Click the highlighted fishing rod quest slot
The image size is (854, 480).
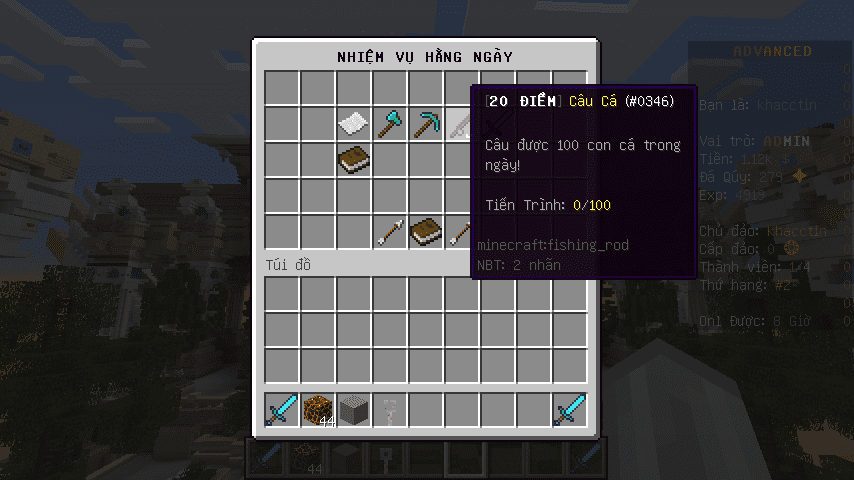(460, 124)
